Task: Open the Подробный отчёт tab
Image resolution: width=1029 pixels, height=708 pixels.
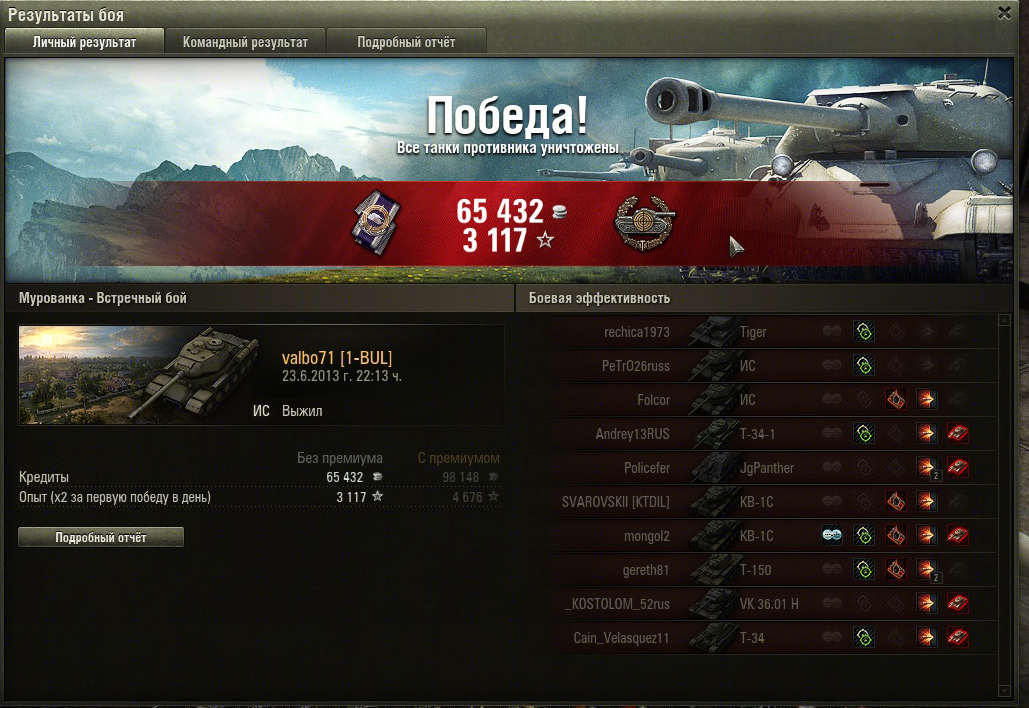Action: click(x=406, y=42)
